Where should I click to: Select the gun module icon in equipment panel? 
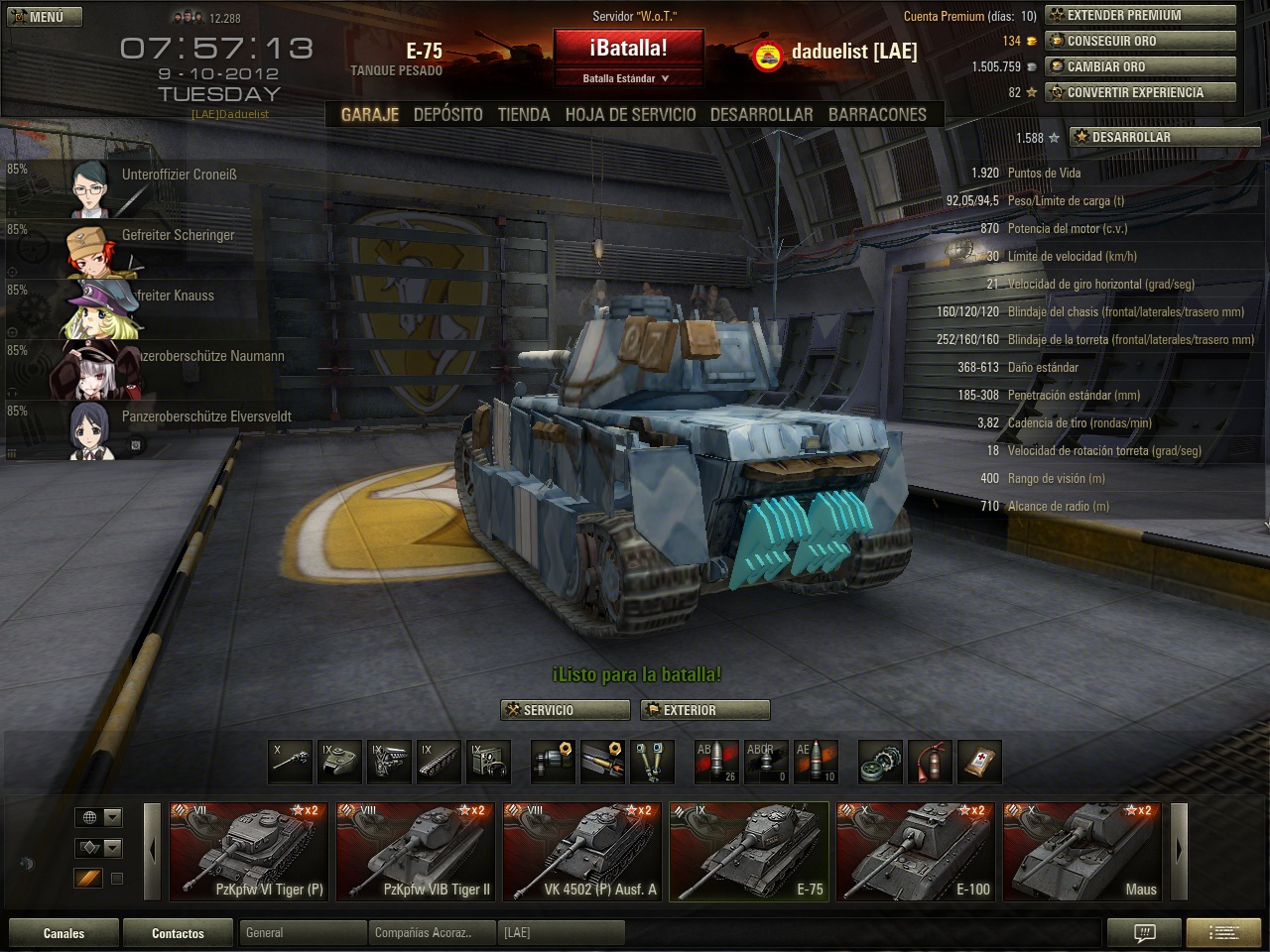pyautogui.click(x=290, y=762)
